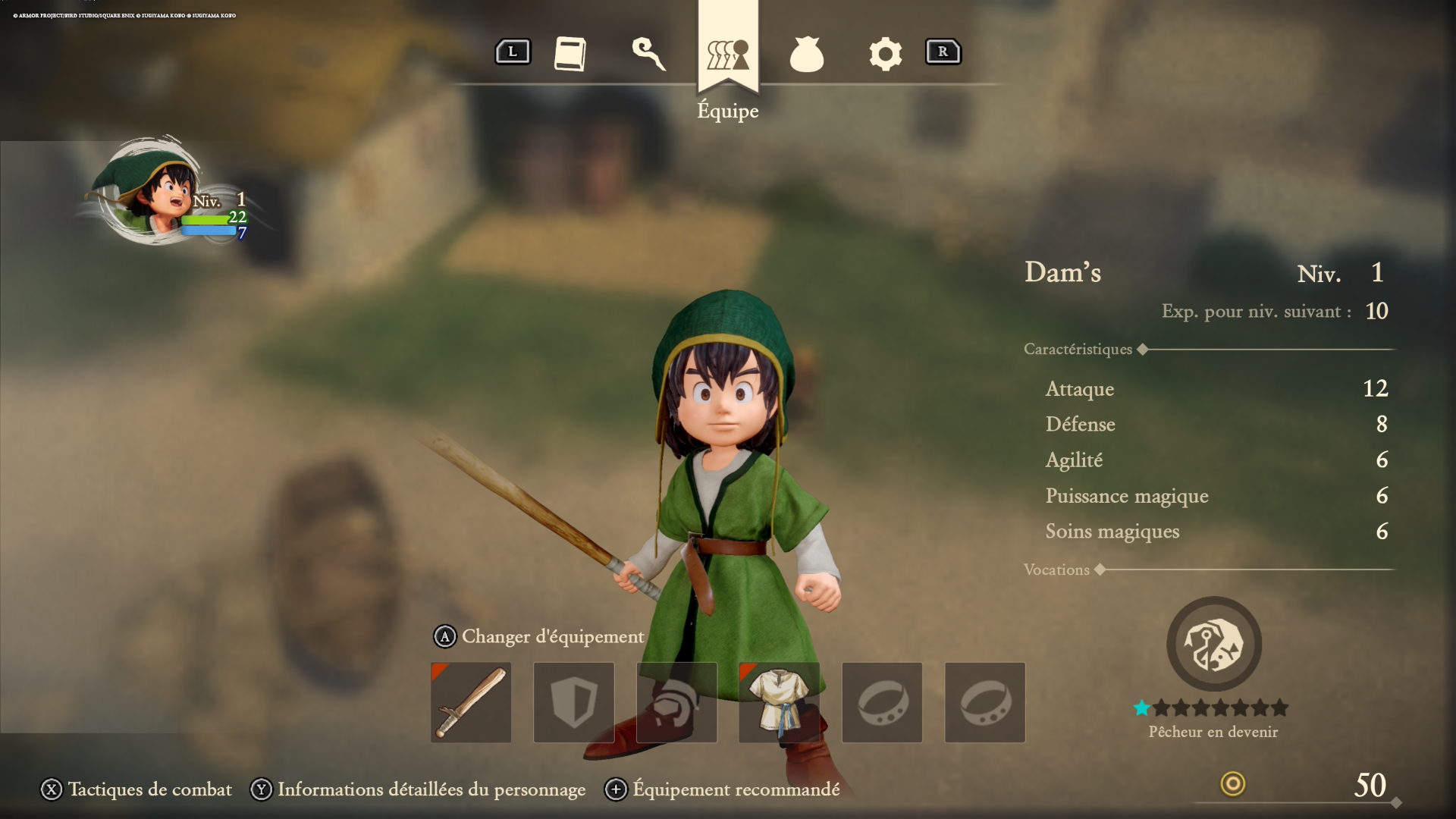Screen dimensions: 1456x819
Task: Open the settings gear icon
Action: pos(885,53)
